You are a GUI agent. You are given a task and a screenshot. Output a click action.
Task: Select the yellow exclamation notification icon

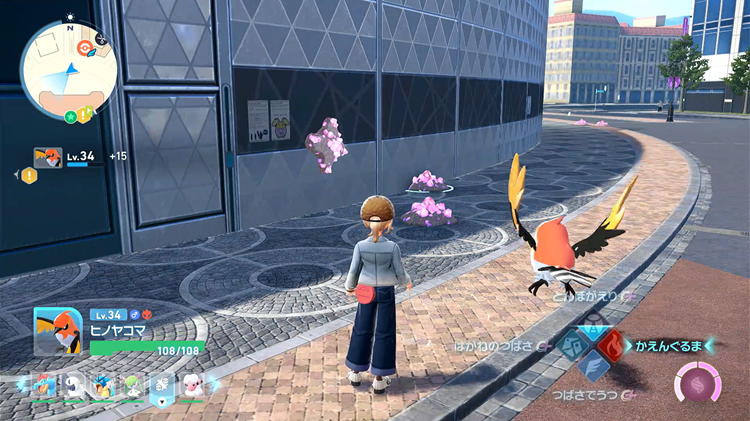tap(30, 175)
